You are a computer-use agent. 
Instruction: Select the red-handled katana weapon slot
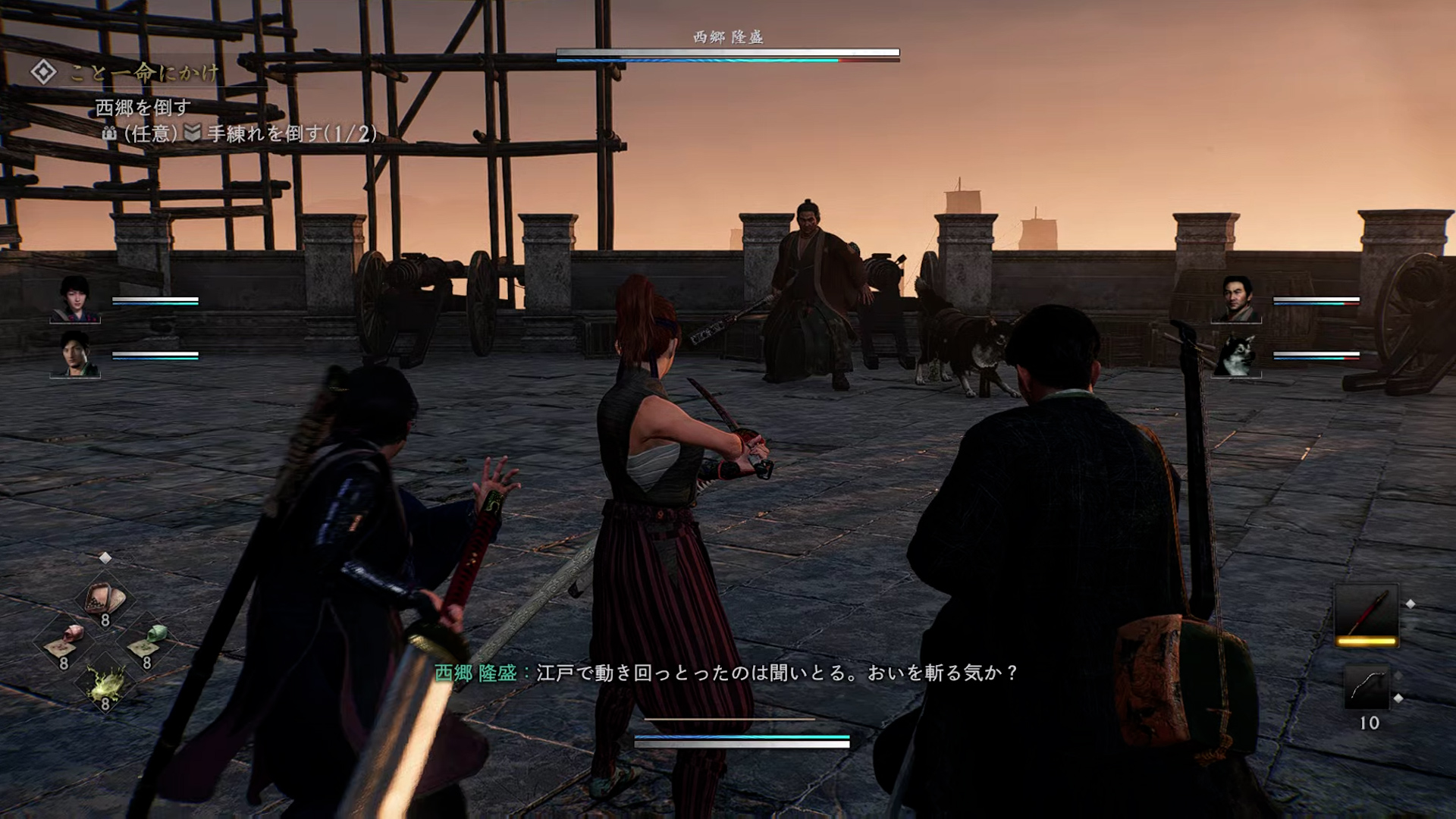(1366, 614)
